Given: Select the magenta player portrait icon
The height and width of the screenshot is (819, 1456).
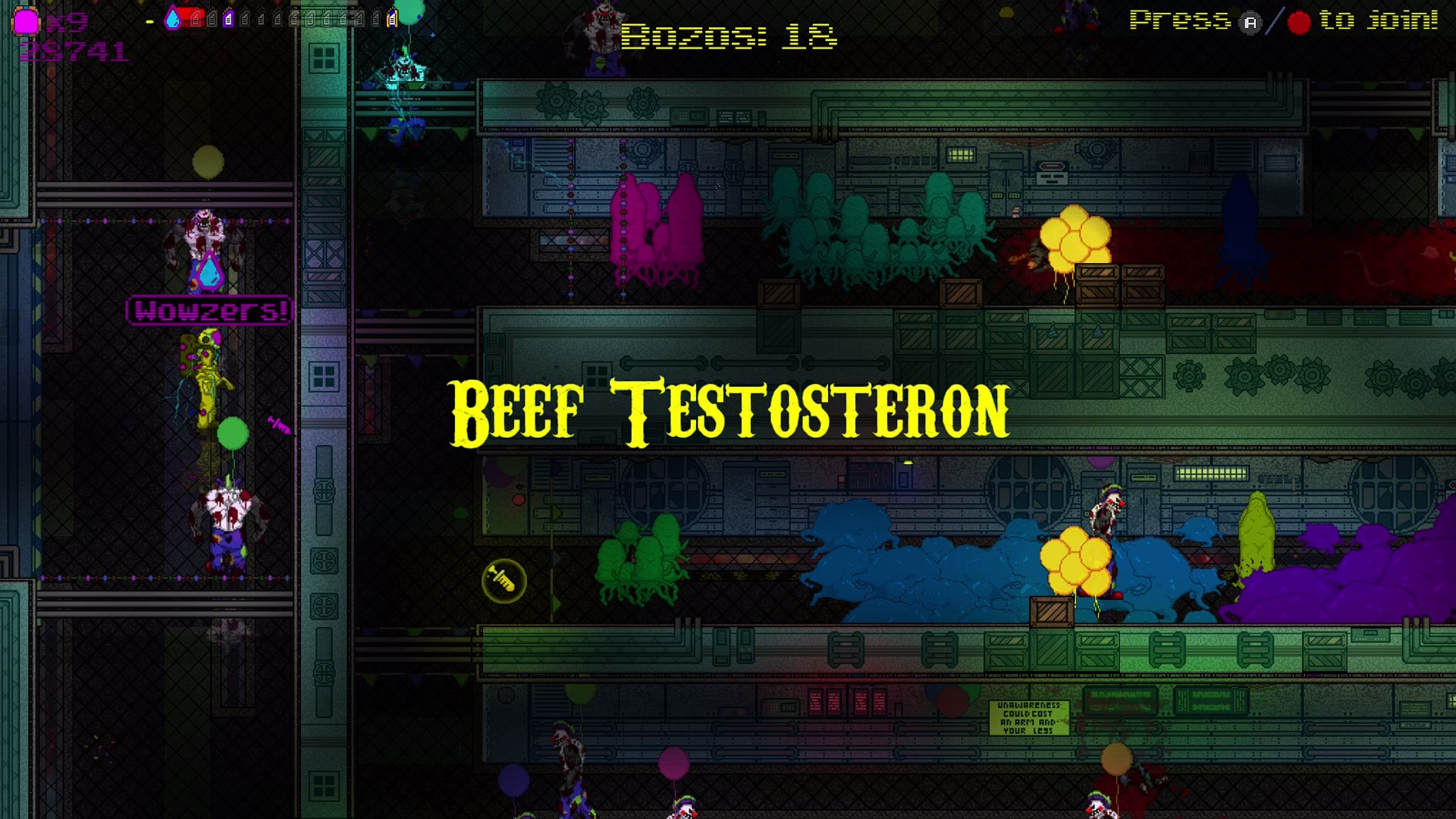Looking at the screenshot, I should click(25, 20).
